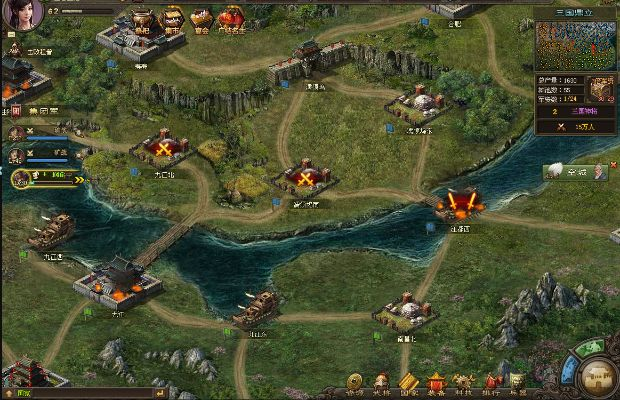
Task: Open the 国家 nation menu
Action: tap(408, 383)
